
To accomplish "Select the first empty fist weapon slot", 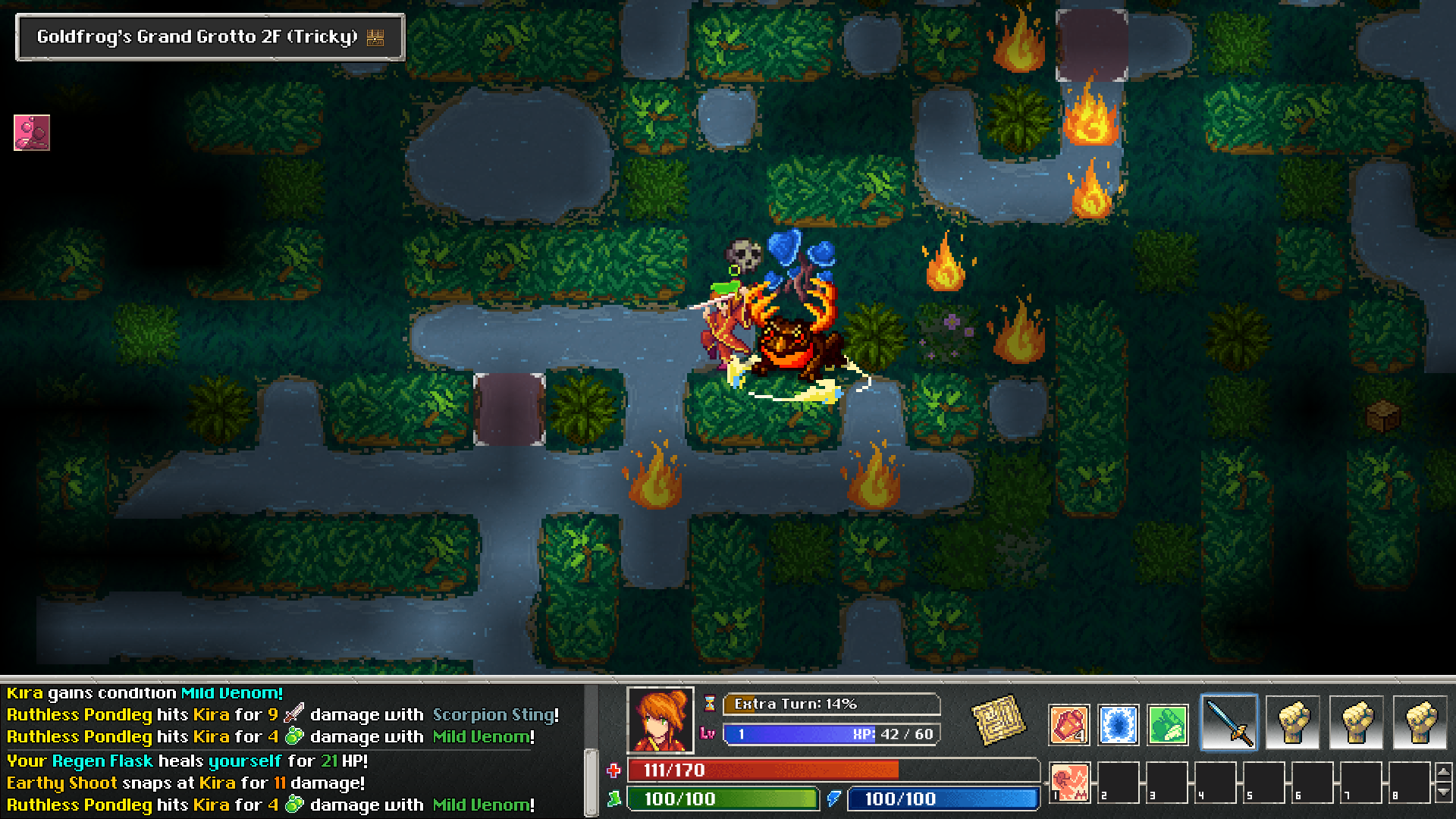I will pos(1294,722).
